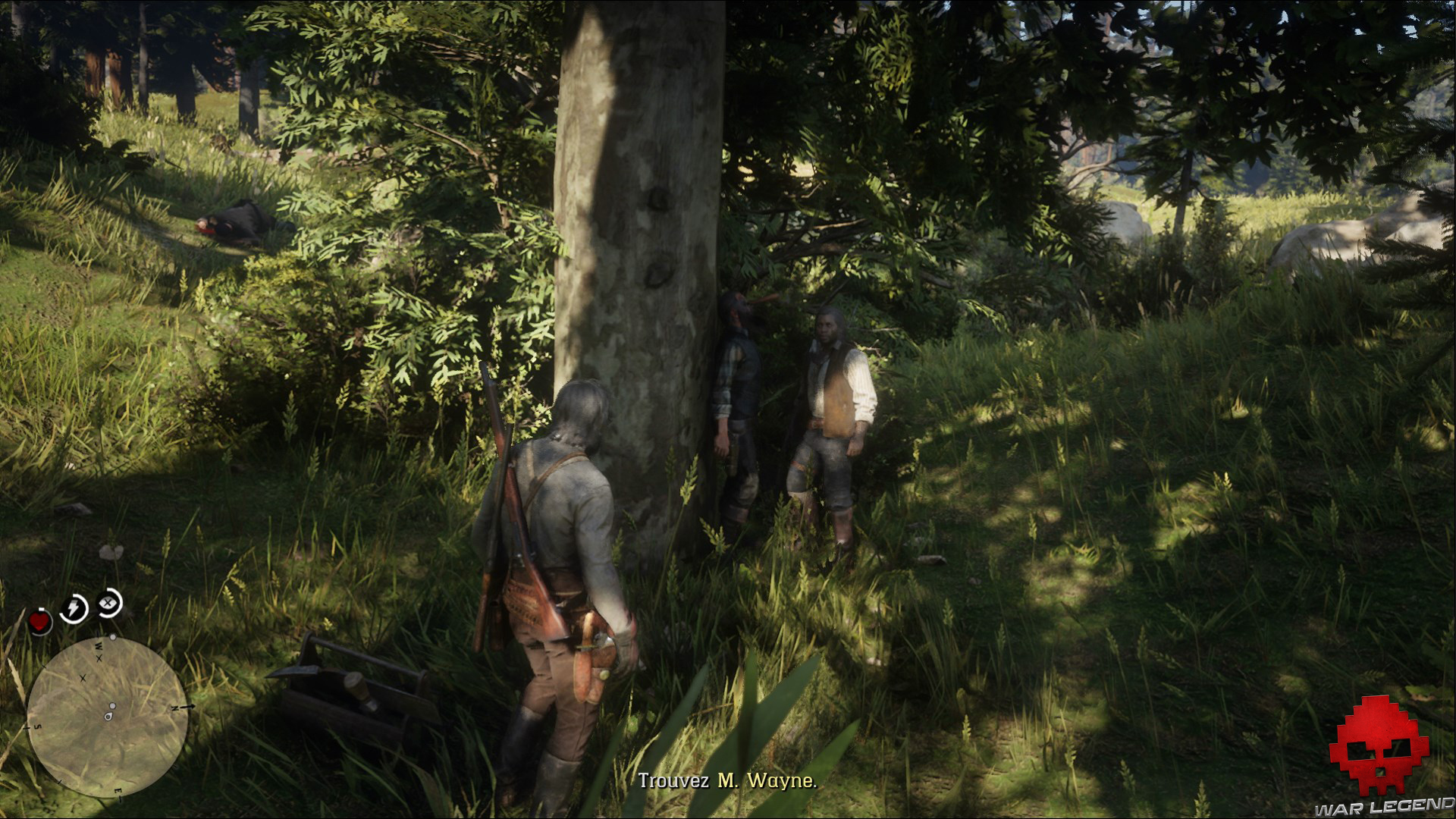
Task: Click the health core fill level indicator
Action: click(41, 610)
